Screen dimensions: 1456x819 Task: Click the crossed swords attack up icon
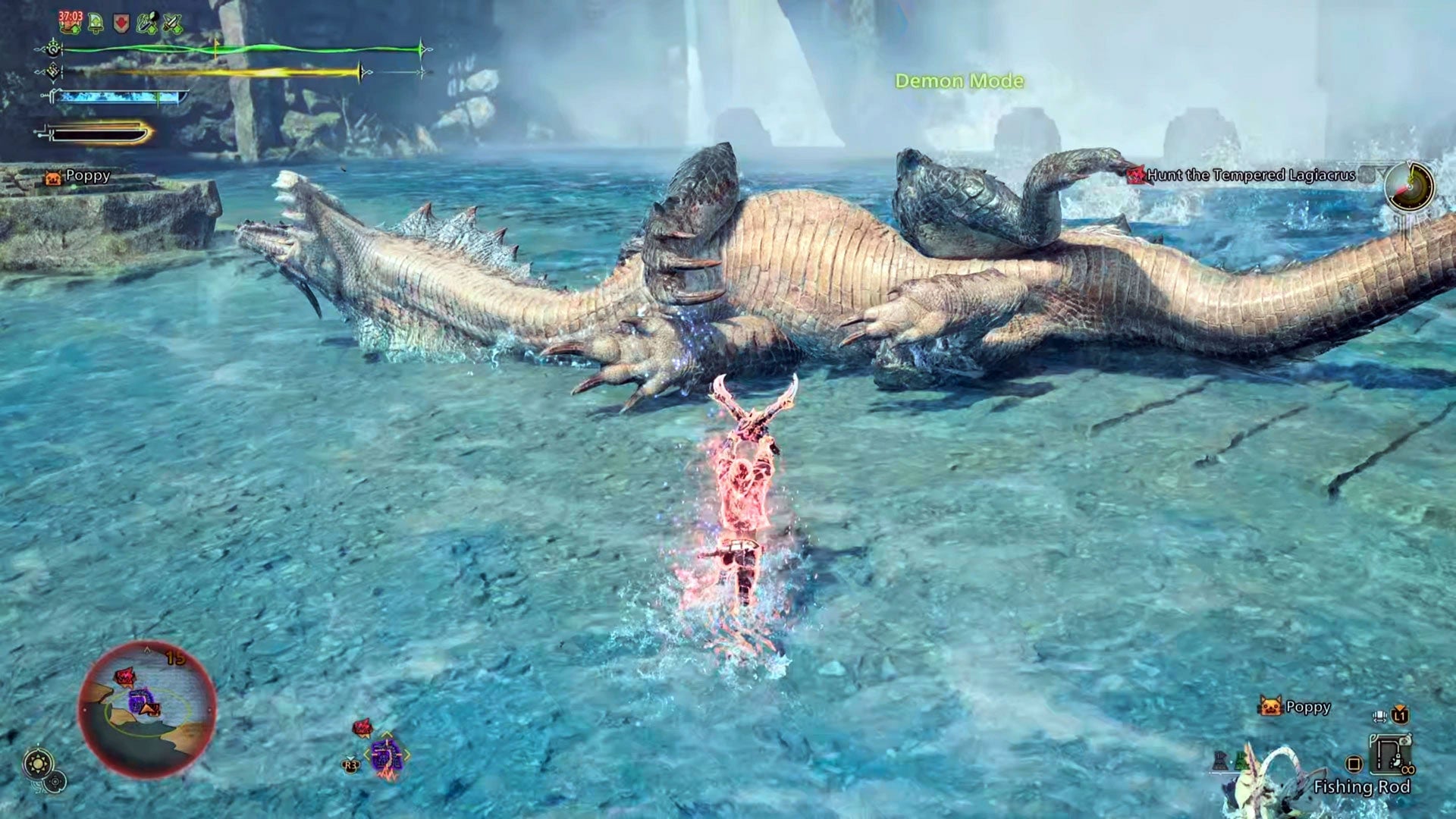click(172, 23)
